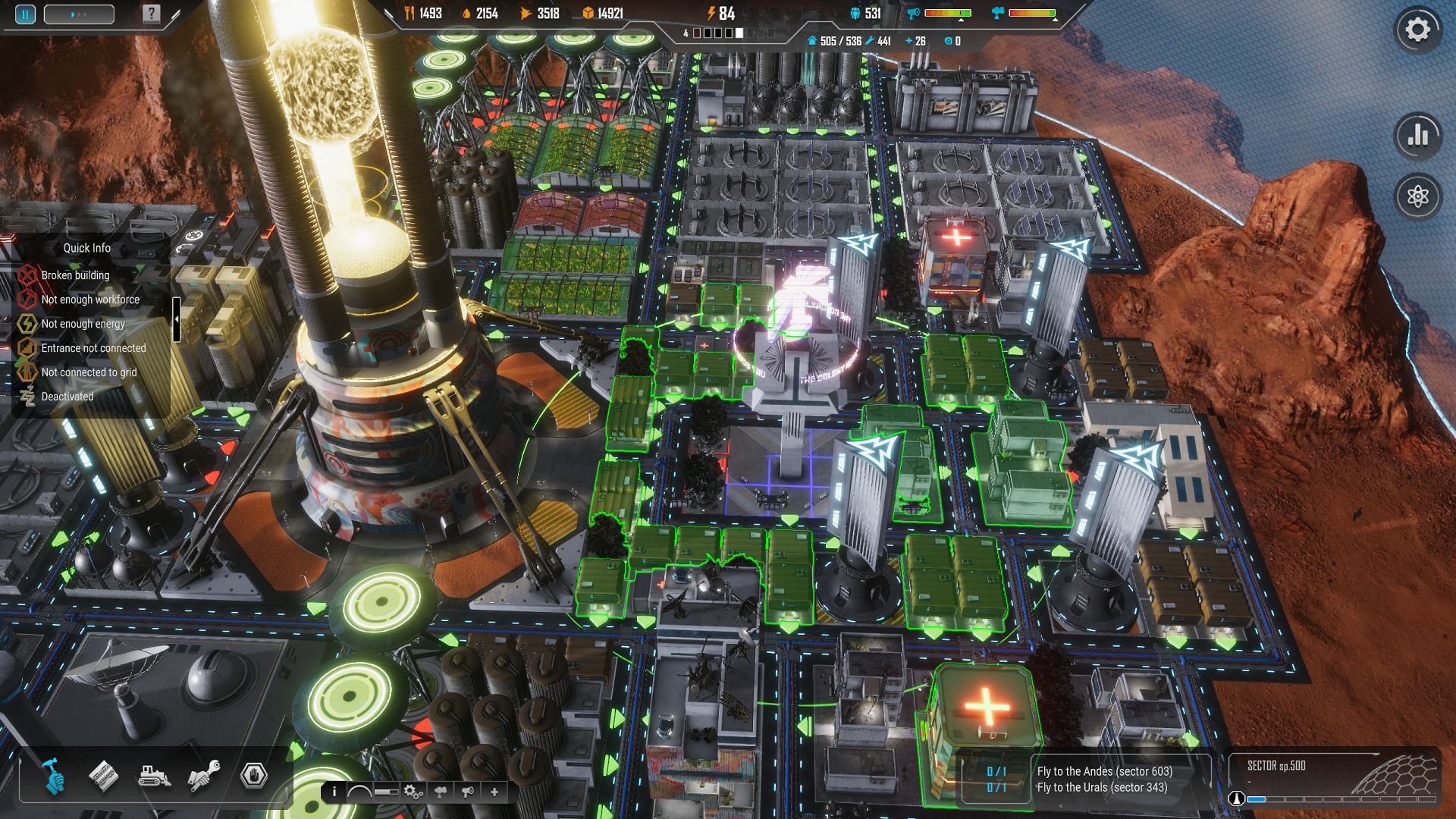
Task: Choose the road tile placement tool
Action: (103, 775)
